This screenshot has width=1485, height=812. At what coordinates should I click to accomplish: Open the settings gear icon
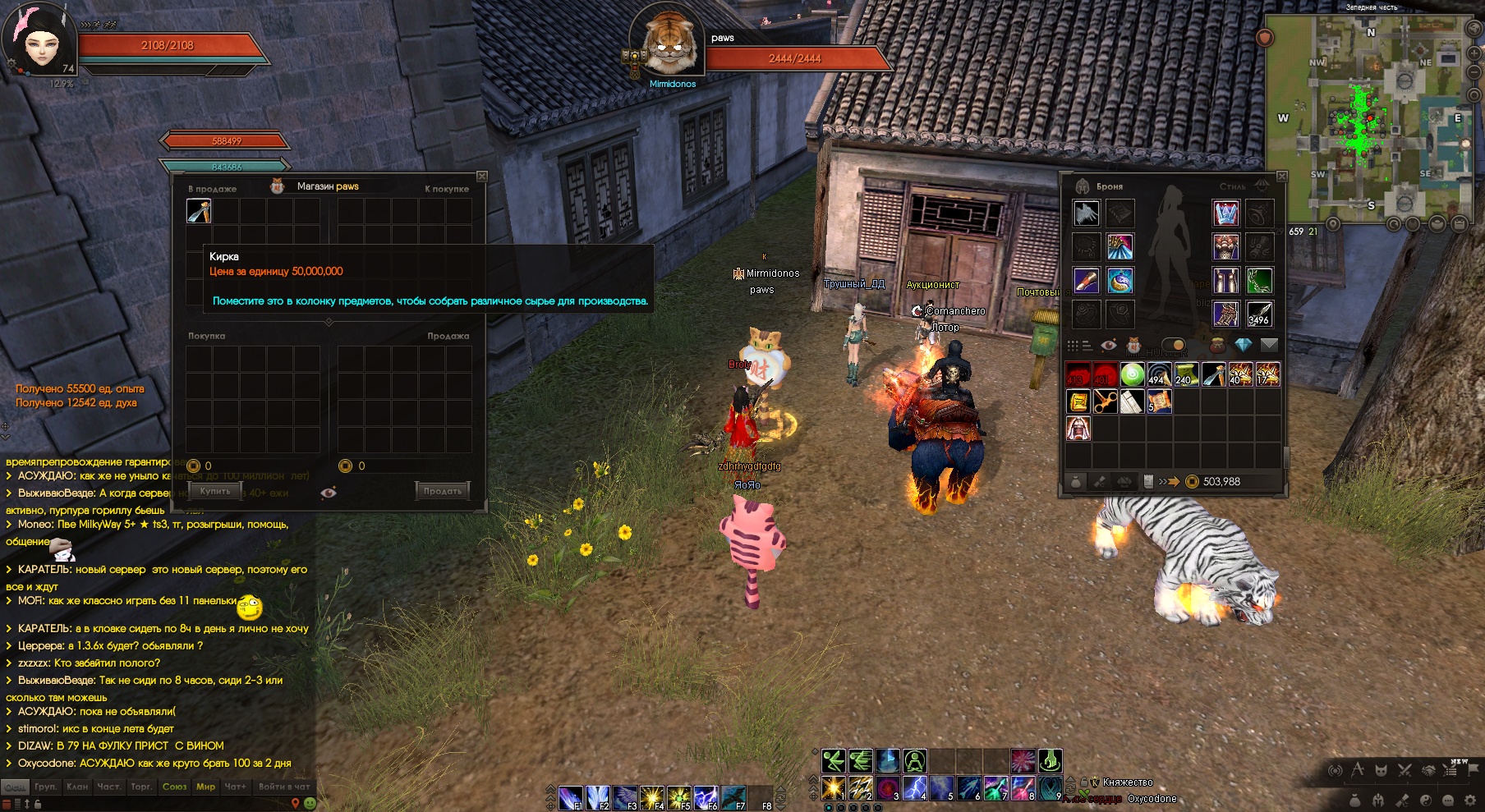[x=1470, y=800]
